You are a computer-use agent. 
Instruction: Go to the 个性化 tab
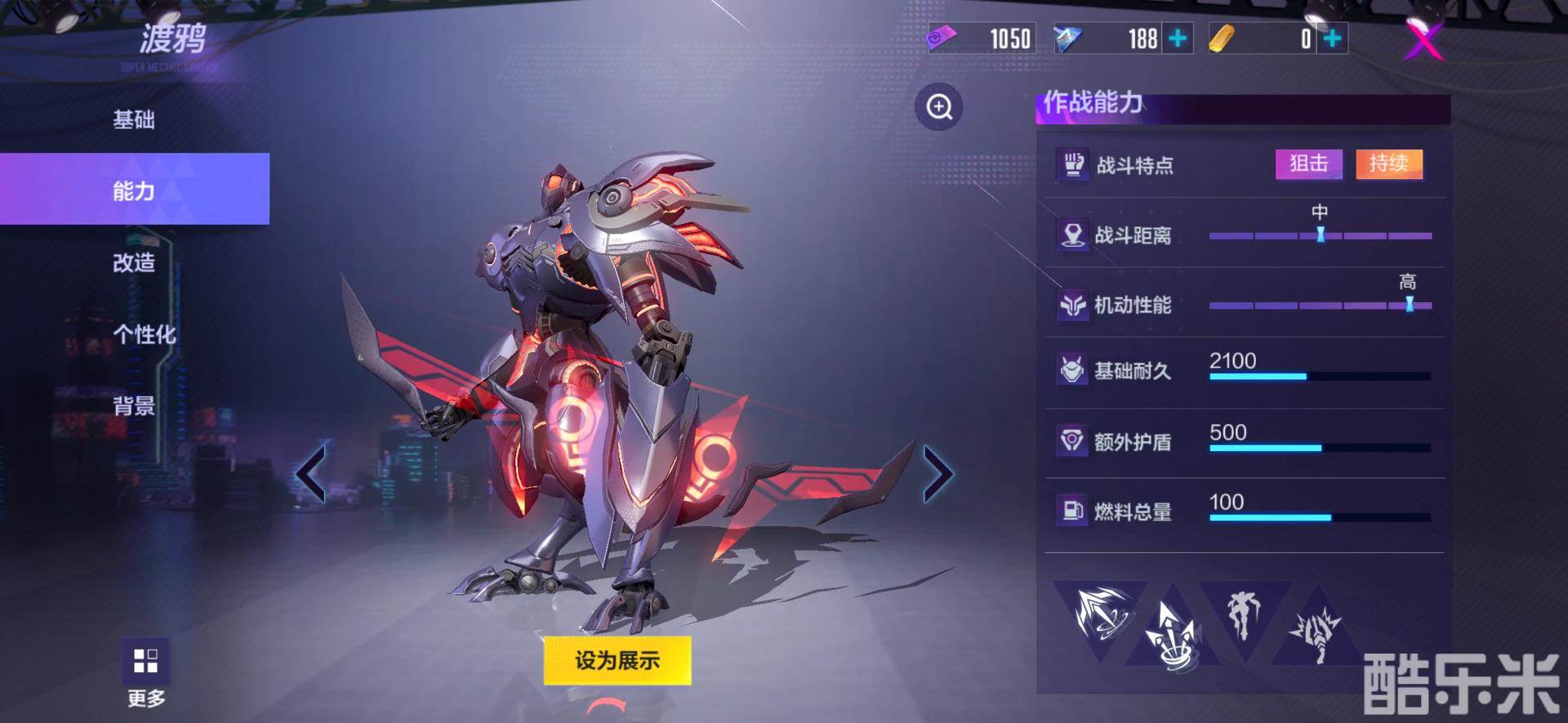(x=144, y=334)
